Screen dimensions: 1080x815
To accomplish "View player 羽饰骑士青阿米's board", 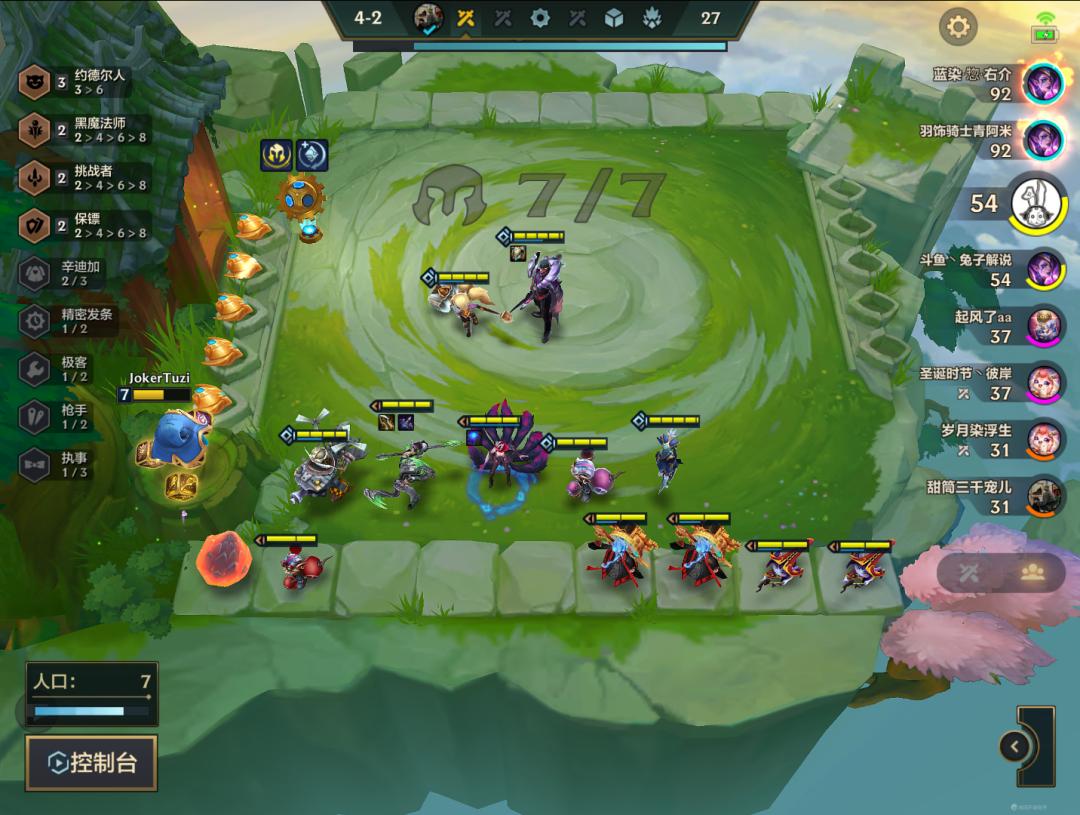I will click(1044, 140).
